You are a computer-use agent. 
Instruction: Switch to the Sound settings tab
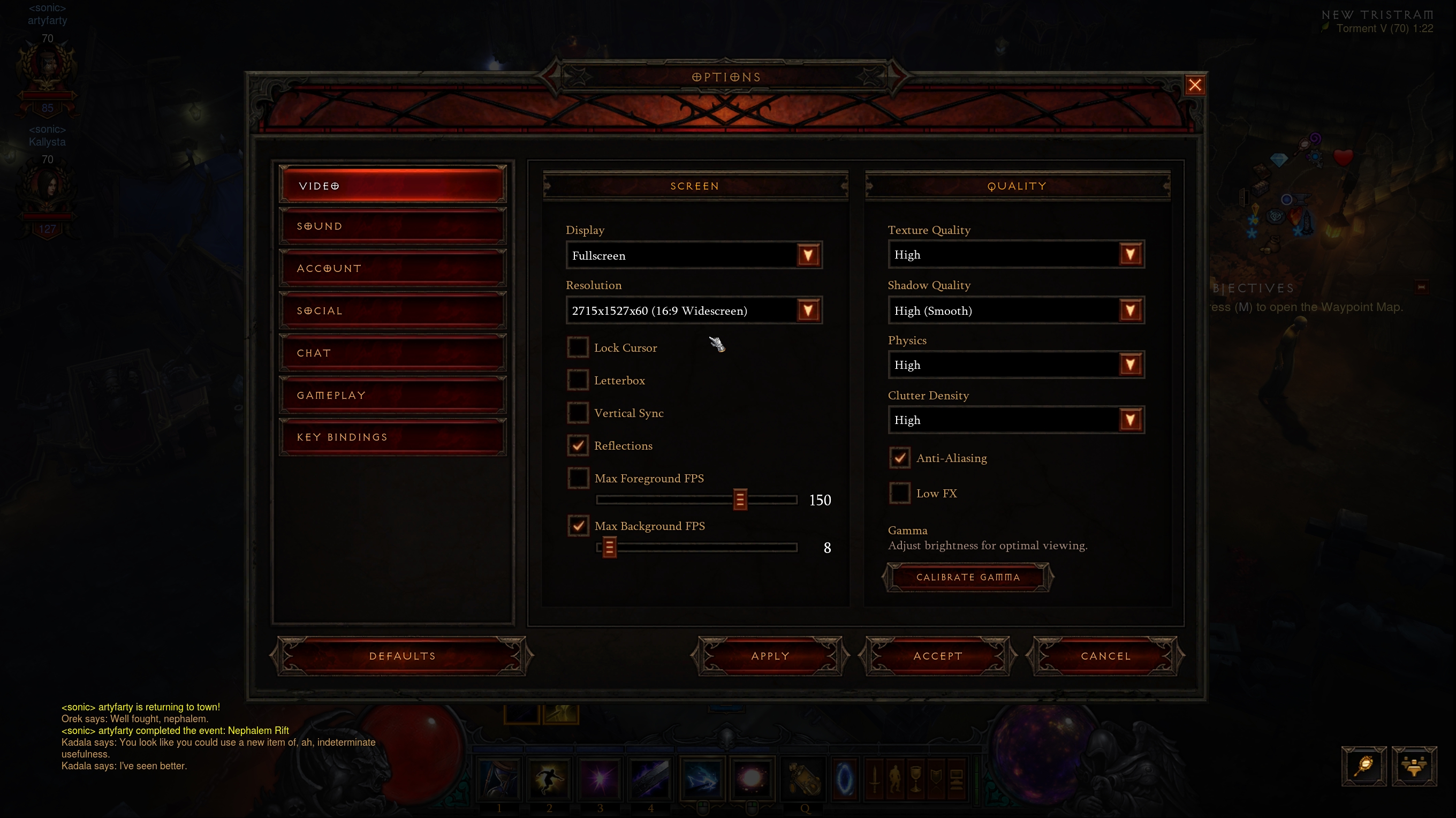(x=392, y=226)
